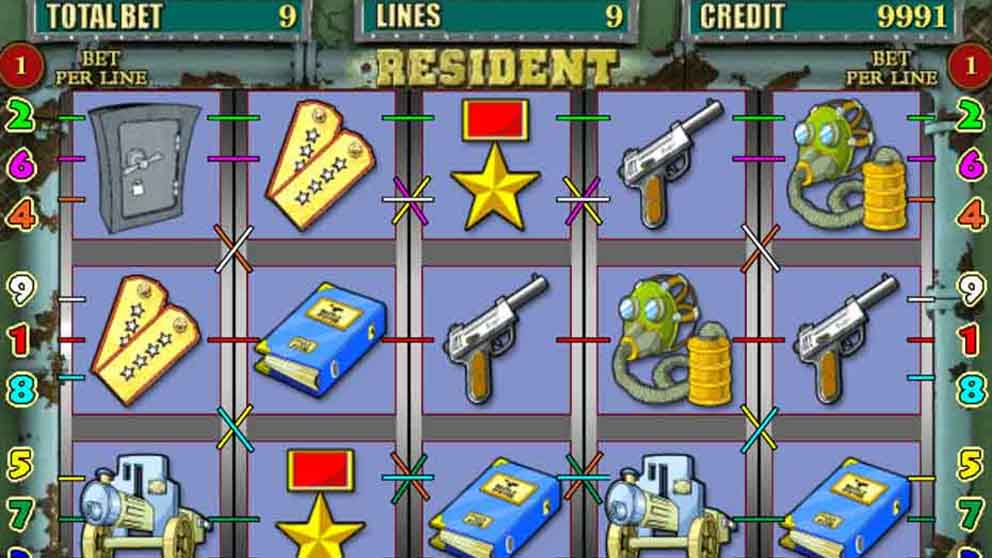Click the right red bet-per-line circle

click(x=969, y=68)
